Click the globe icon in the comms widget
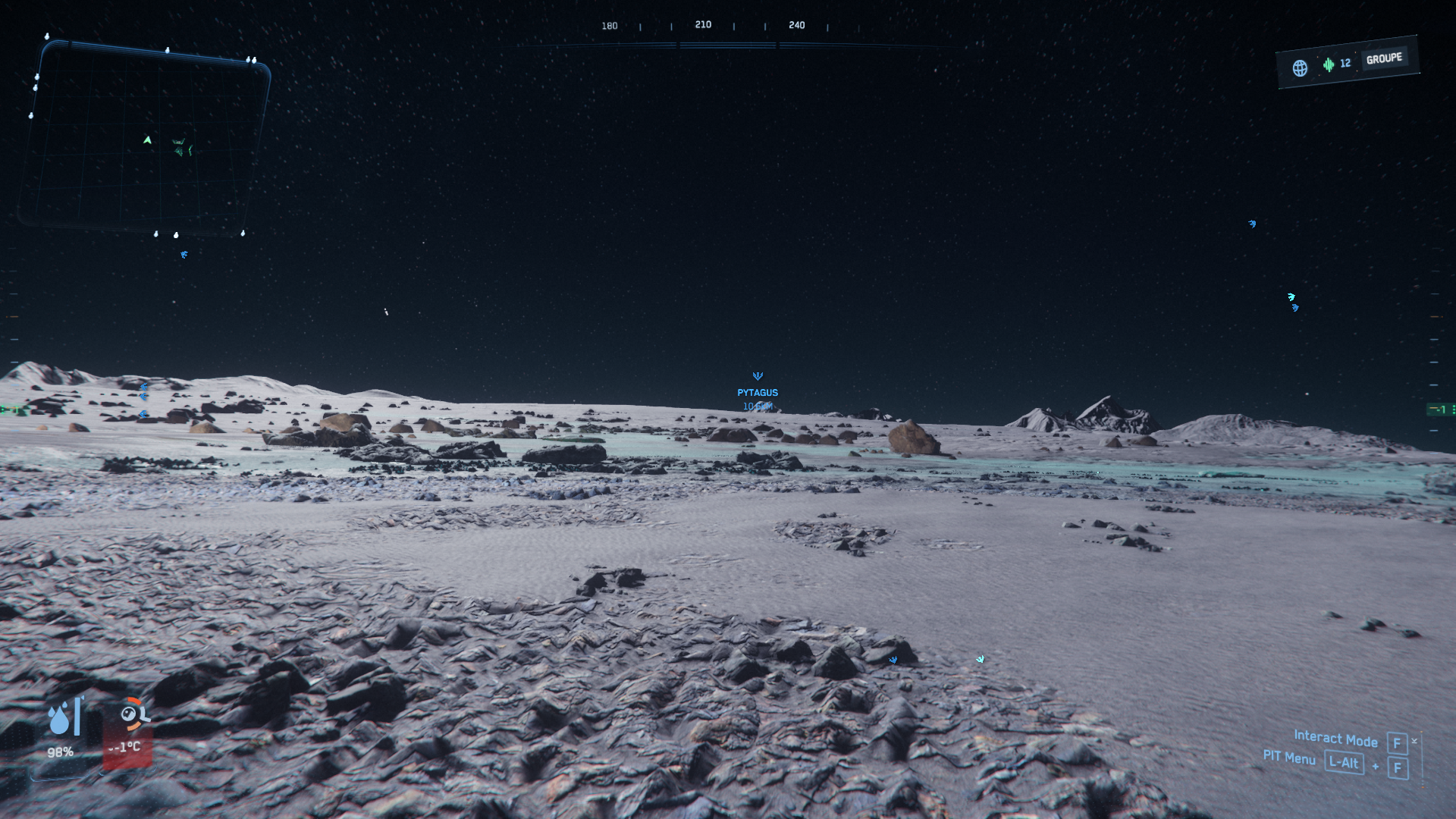Image resolution: width=1456 pixels, height=819 pixels. pos(1300,68)
